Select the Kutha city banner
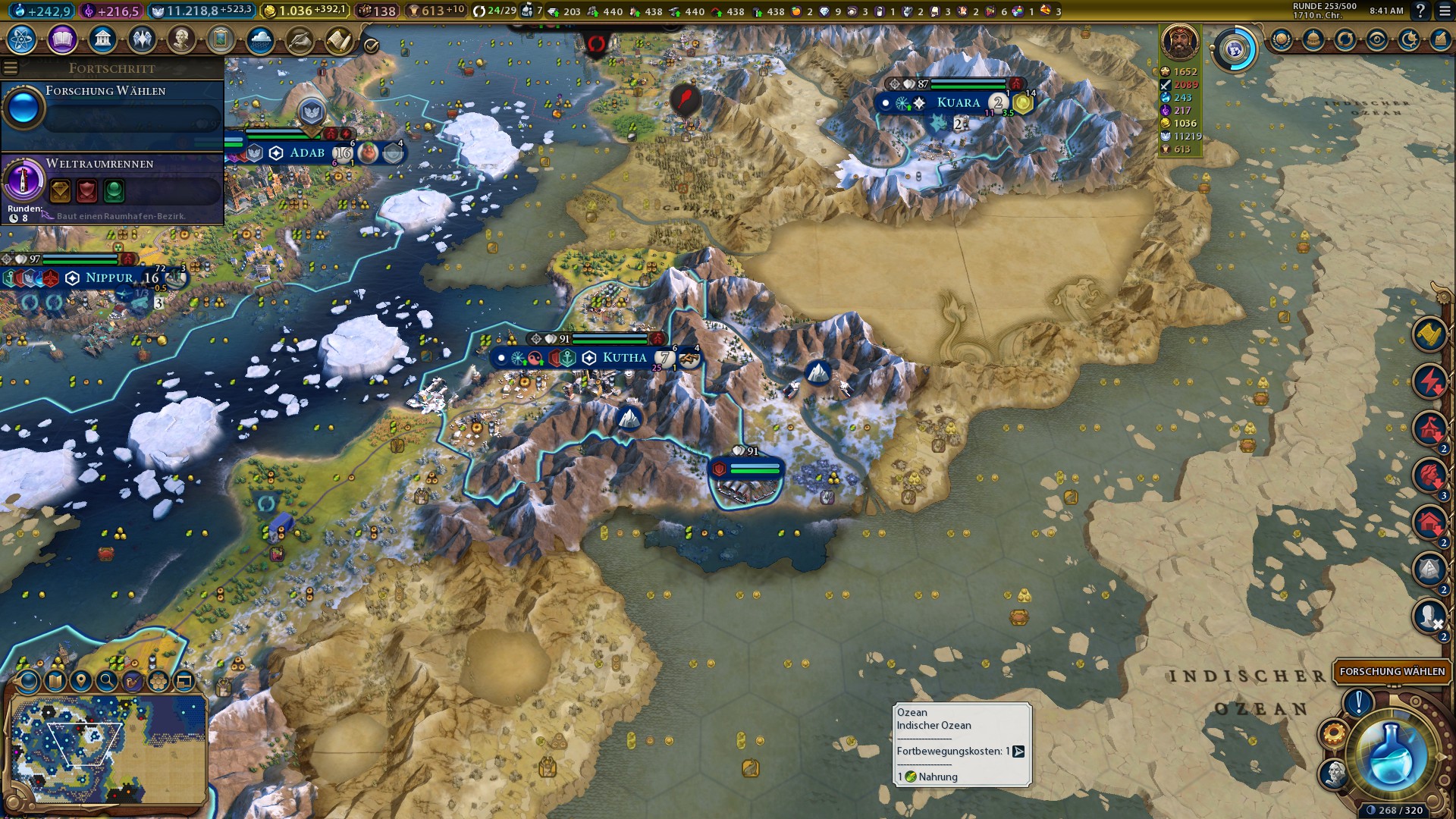 tap(624, 358)
